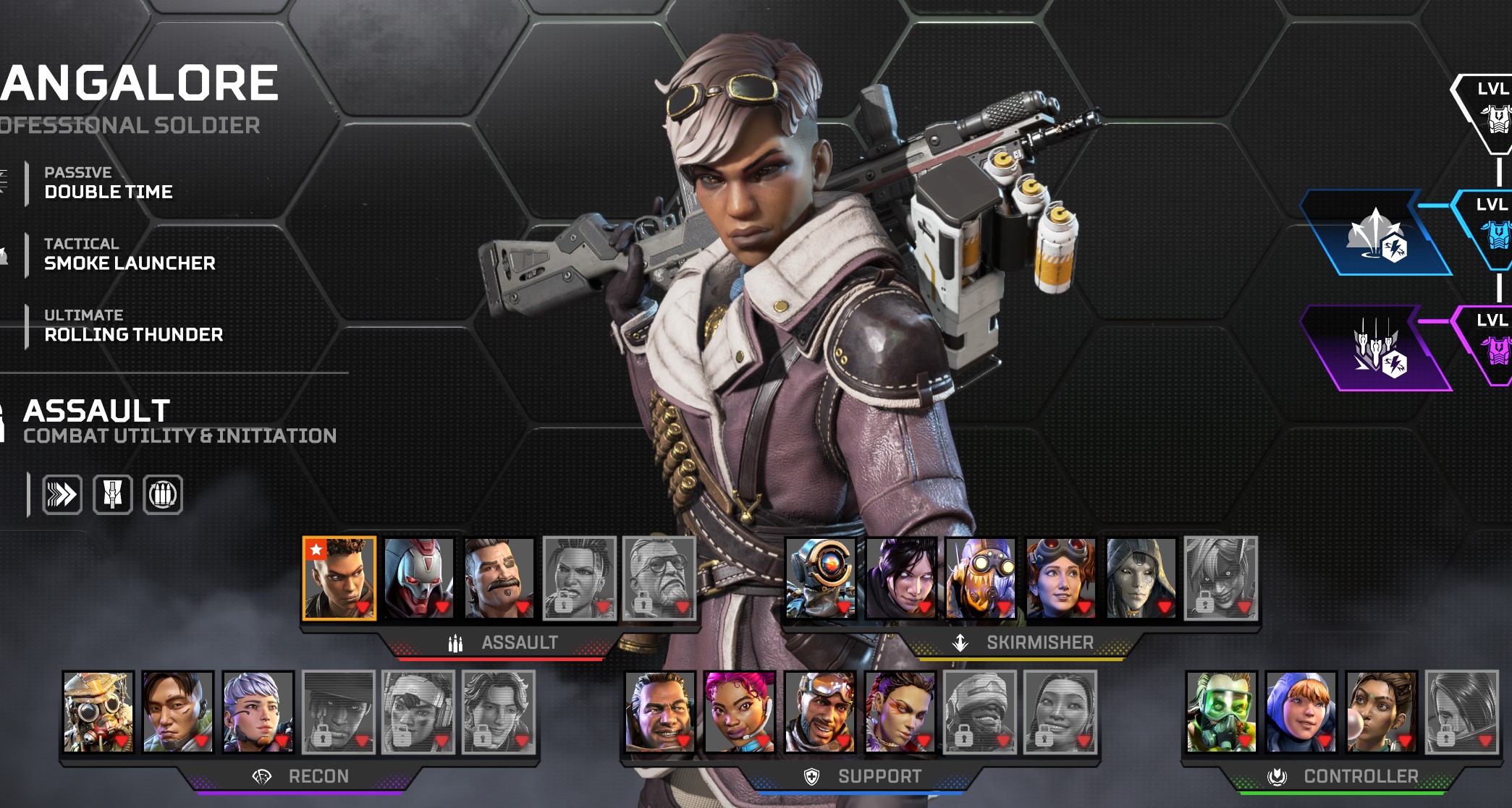1512x808 pixels.
Task: Click the ammo bullets class perk icon
Action: tap(163, 495)
